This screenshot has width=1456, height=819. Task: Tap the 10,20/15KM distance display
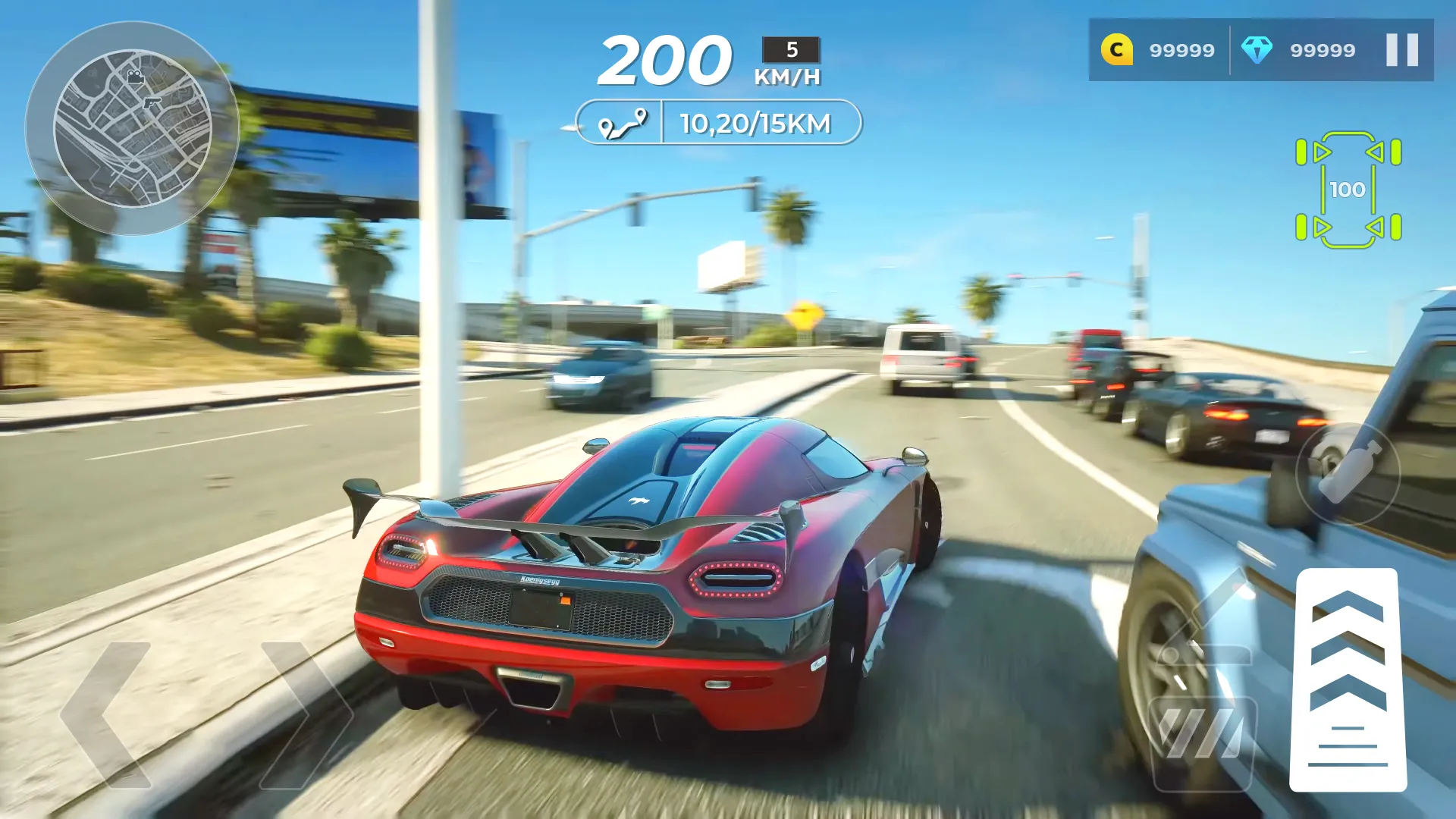[x=756, y=124]
